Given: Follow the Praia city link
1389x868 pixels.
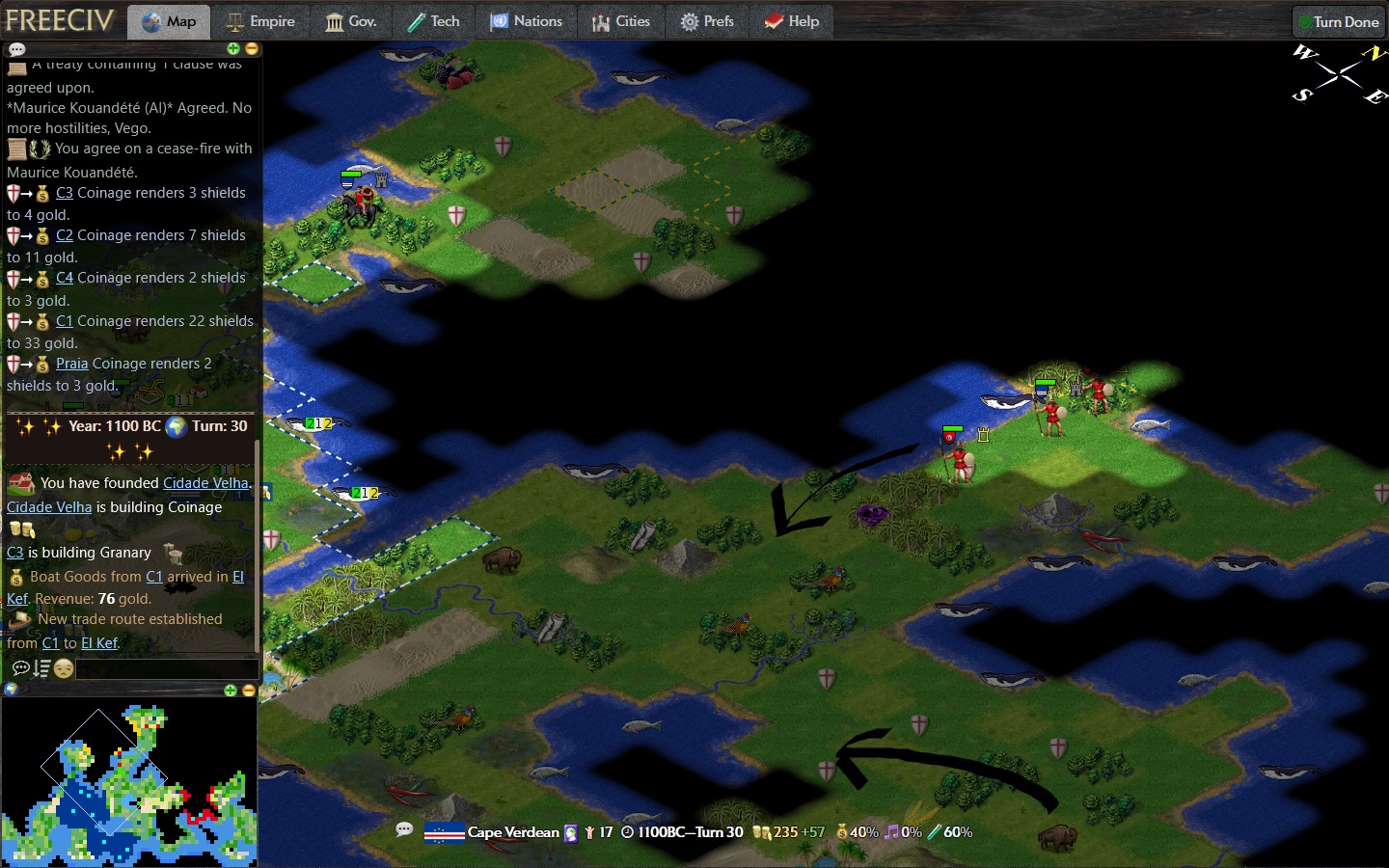Looking at the screenshot, I should click(x=71, y=364).
